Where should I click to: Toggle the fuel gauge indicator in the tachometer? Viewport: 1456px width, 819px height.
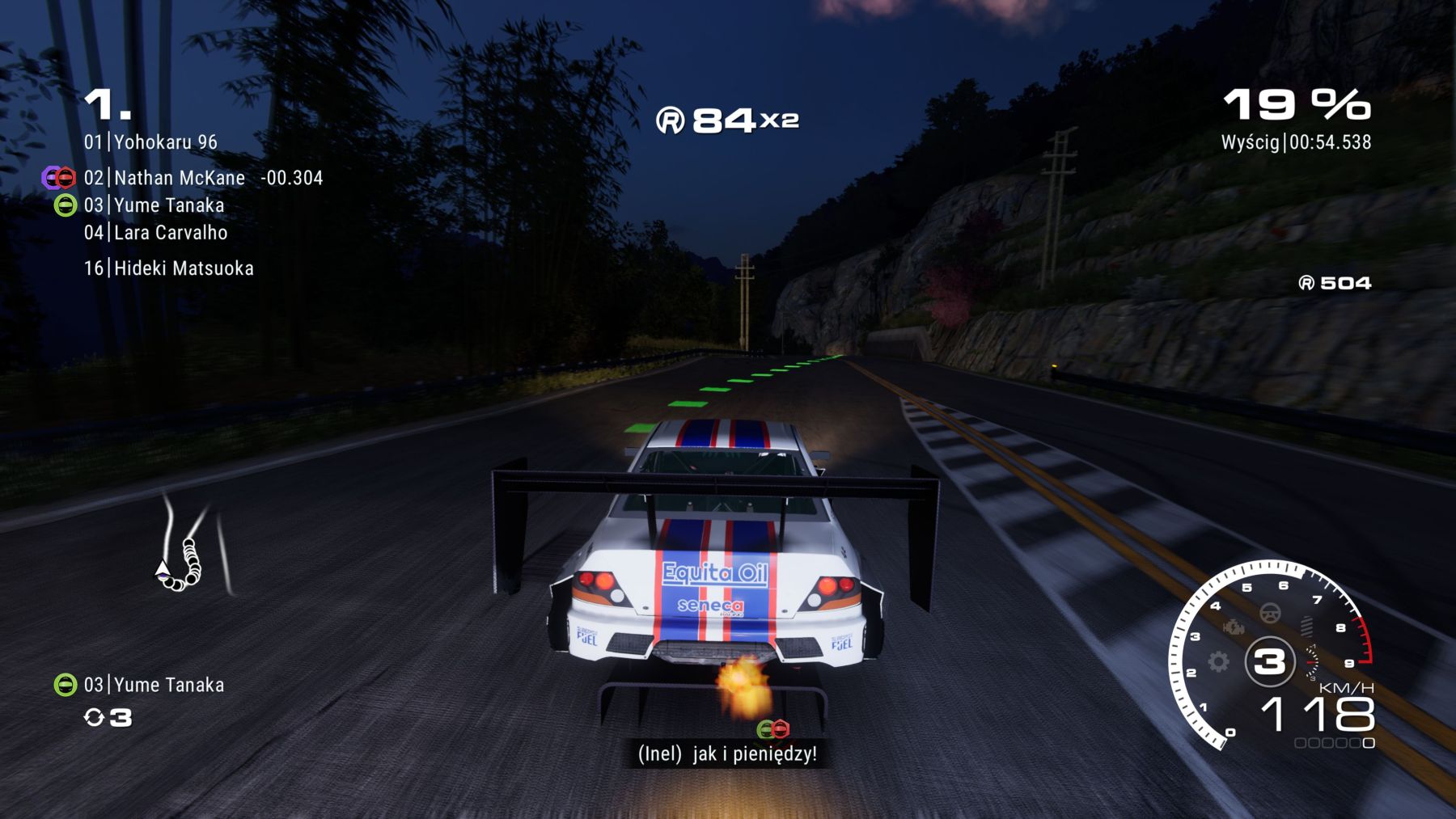[1312, 661]
